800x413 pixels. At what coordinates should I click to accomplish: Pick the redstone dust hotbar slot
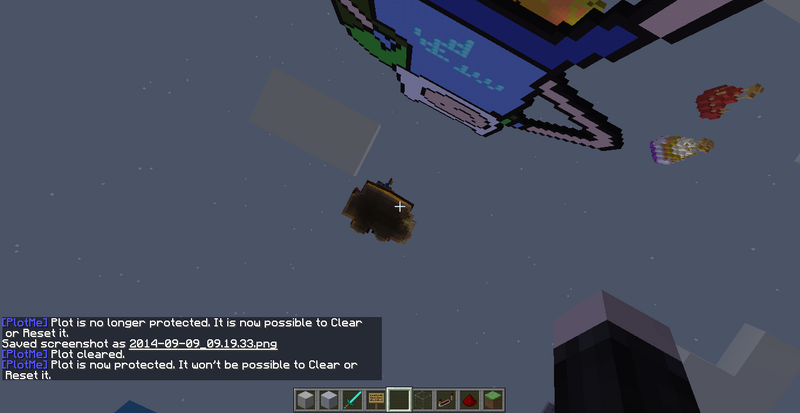coord(468,400)
